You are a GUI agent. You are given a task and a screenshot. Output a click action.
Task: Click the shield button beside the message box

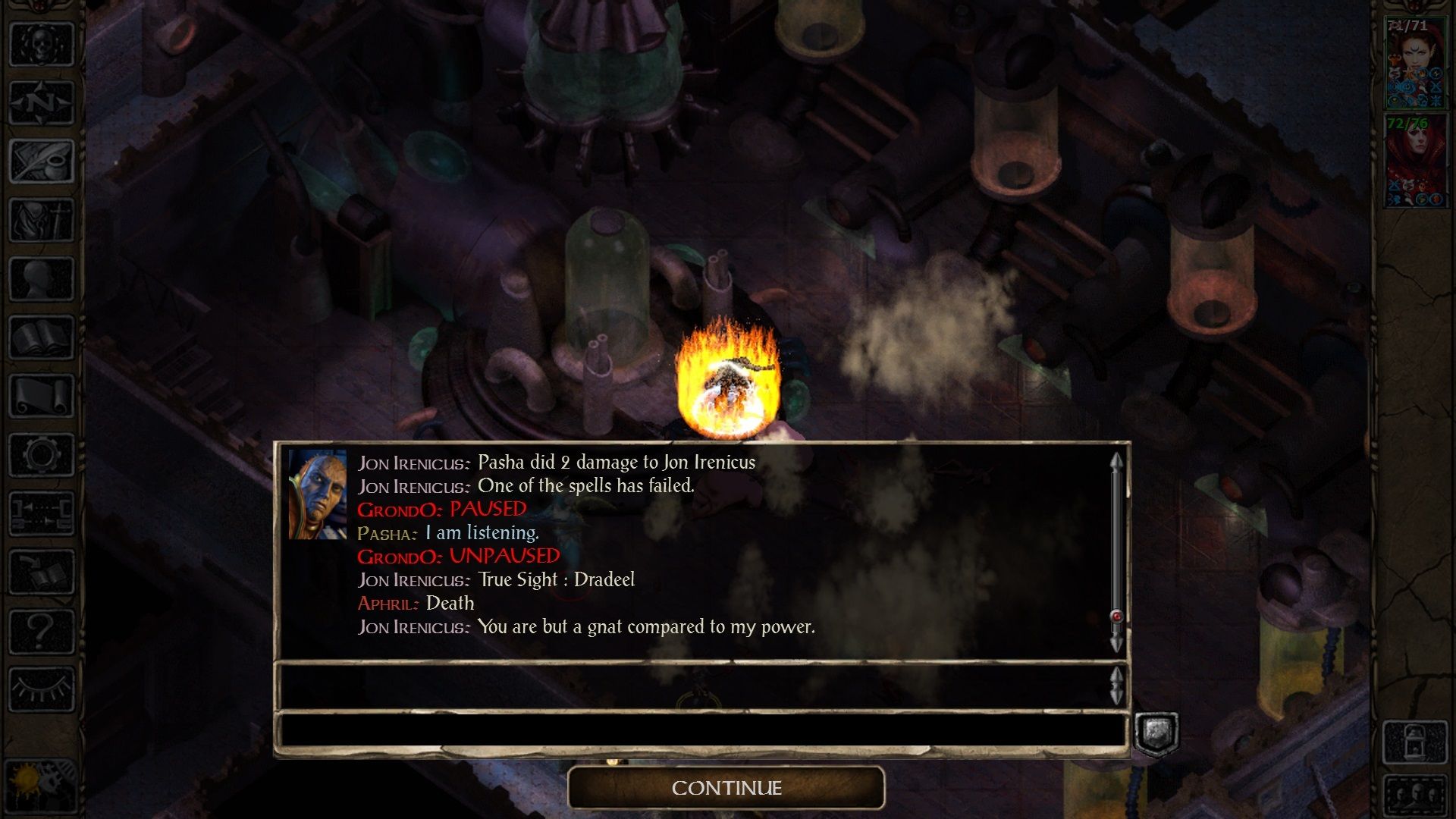pos(1156,733)
